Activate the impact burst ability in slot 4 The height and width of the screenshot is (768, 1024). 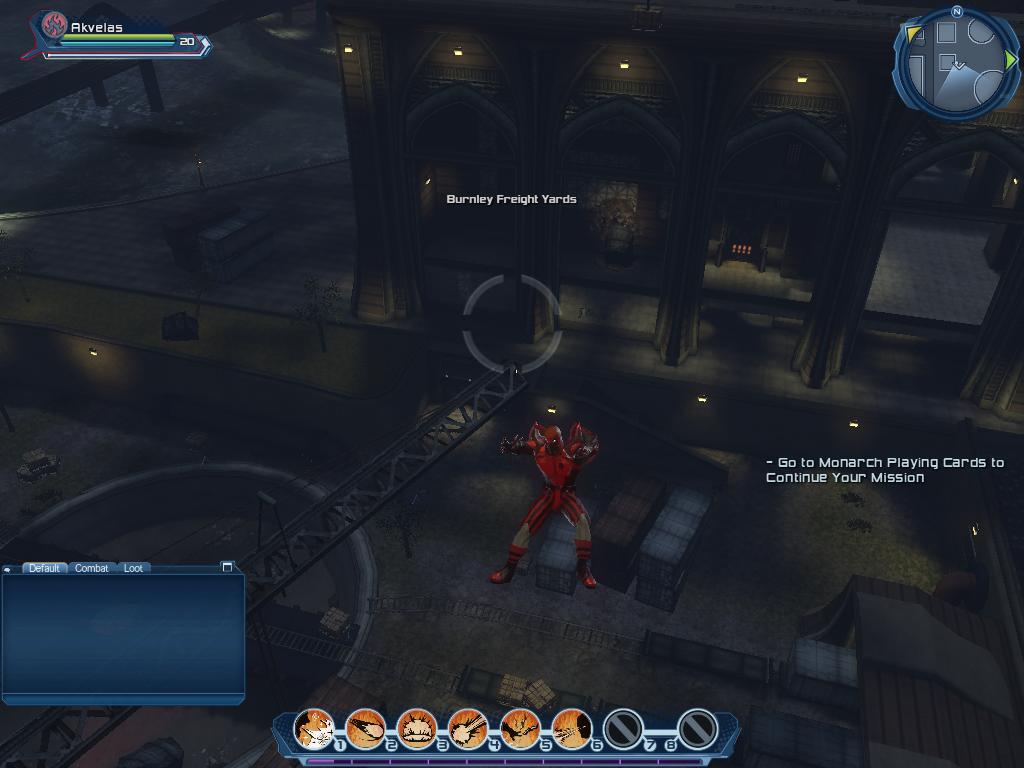[x=468, y=729]
